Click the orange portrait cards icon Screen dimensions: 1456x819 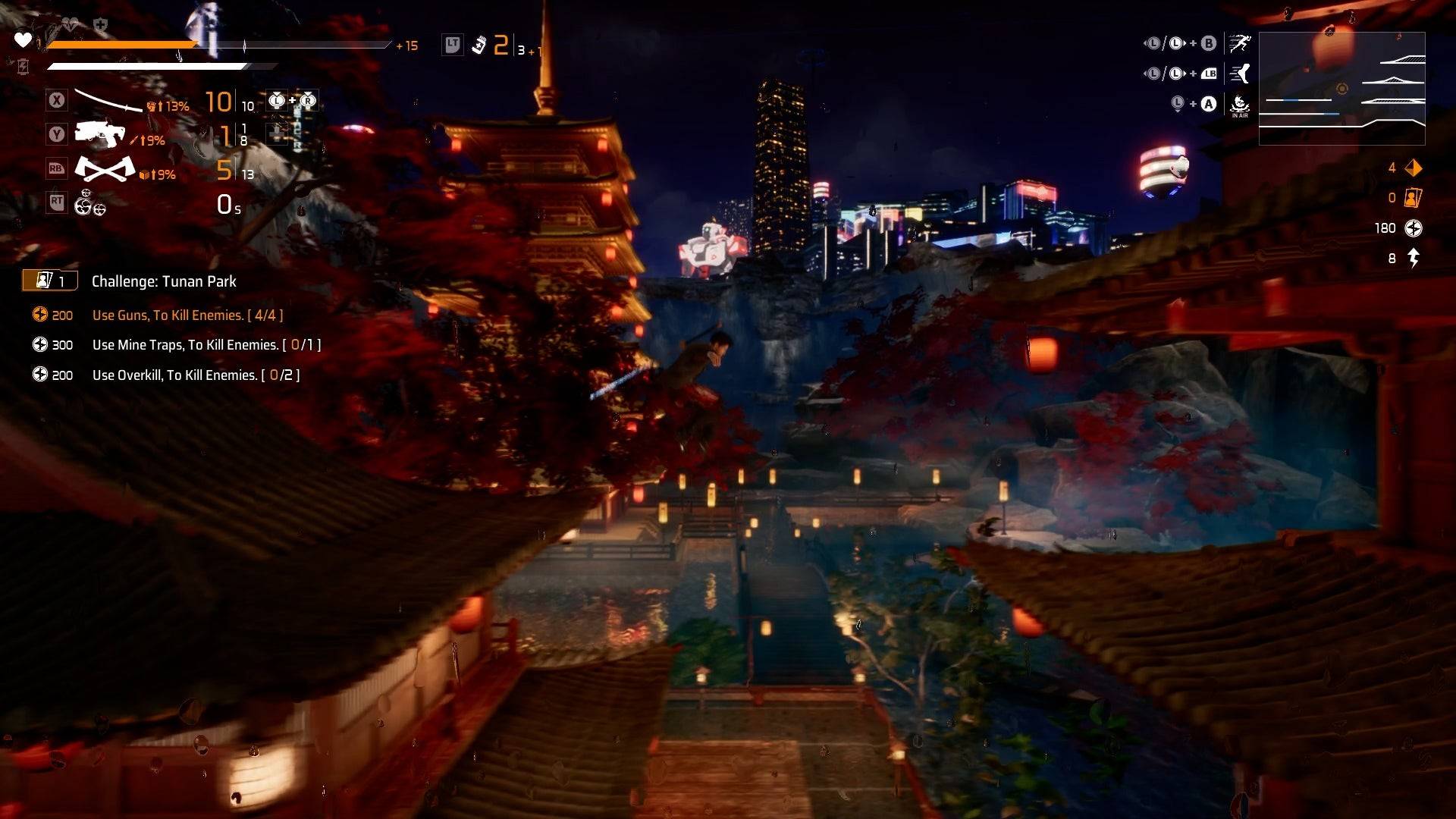1413,198
